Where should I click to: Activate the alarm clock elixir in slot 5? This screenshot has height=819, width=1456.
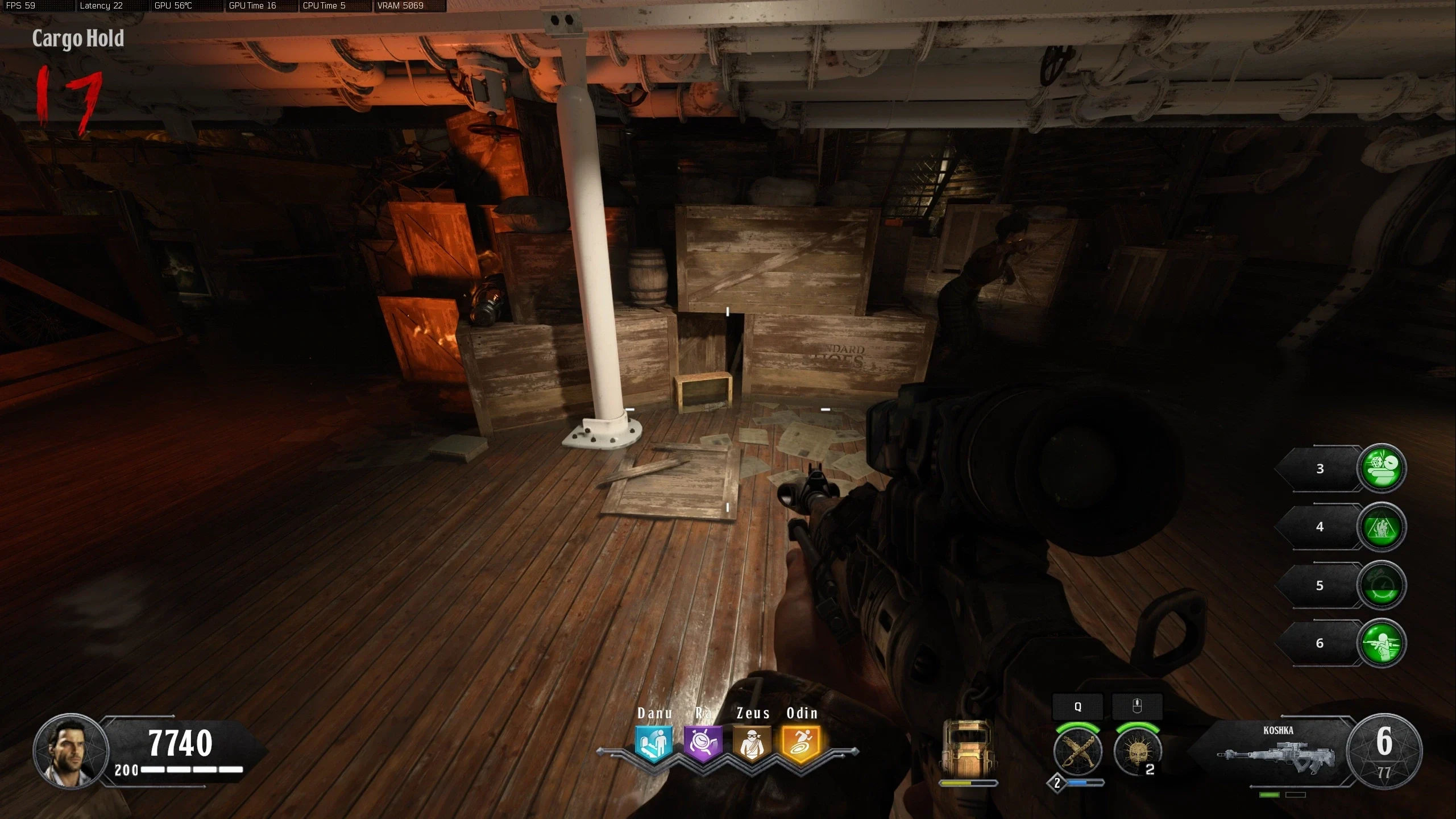tap(1381, 585)
